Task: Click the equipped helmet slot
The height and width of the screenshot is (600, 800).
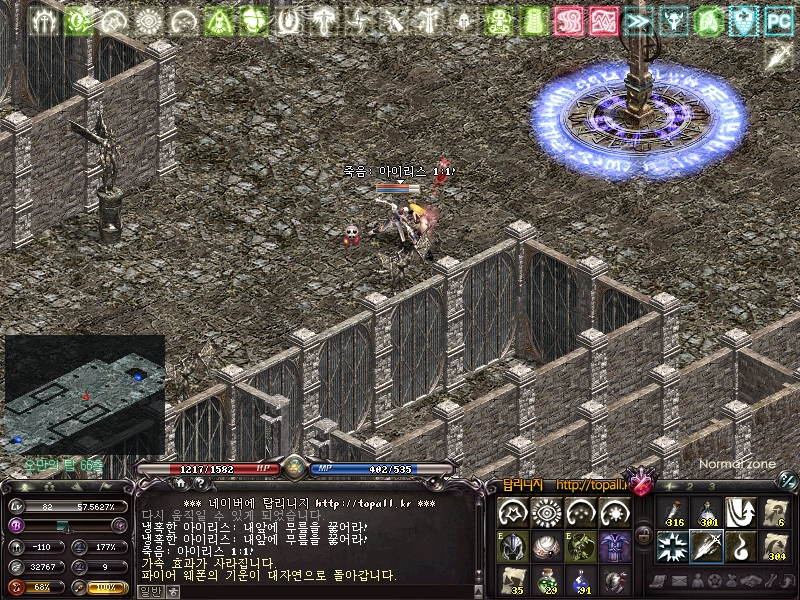Action: coord(513,546)
